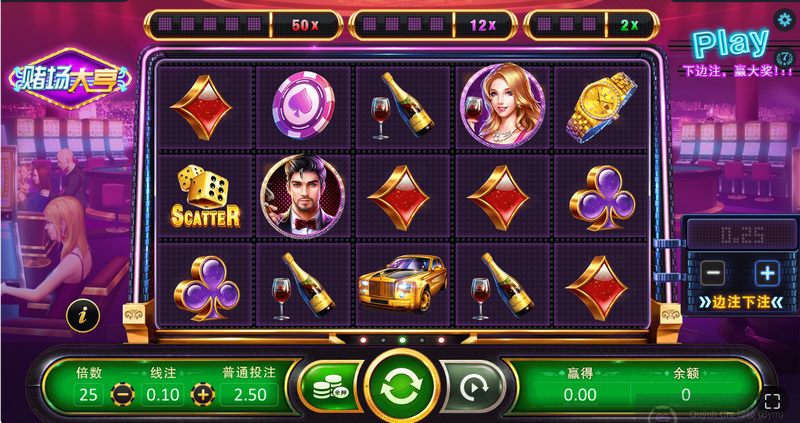
Task: Lower the side bet with the blue minus
Action: click(713, 272)
